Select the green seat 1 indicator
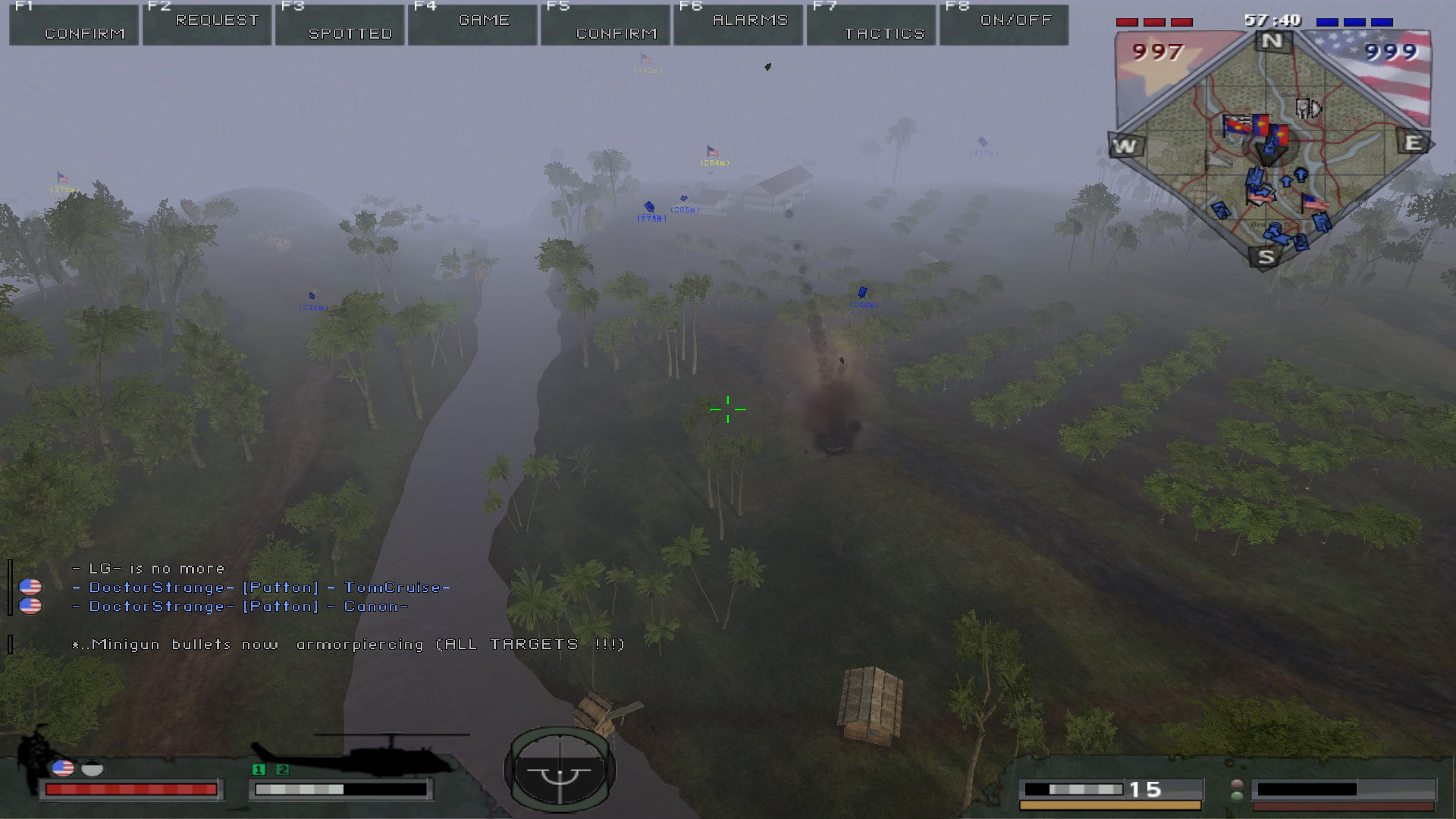1456x819 pixels. tap(259, 770)
